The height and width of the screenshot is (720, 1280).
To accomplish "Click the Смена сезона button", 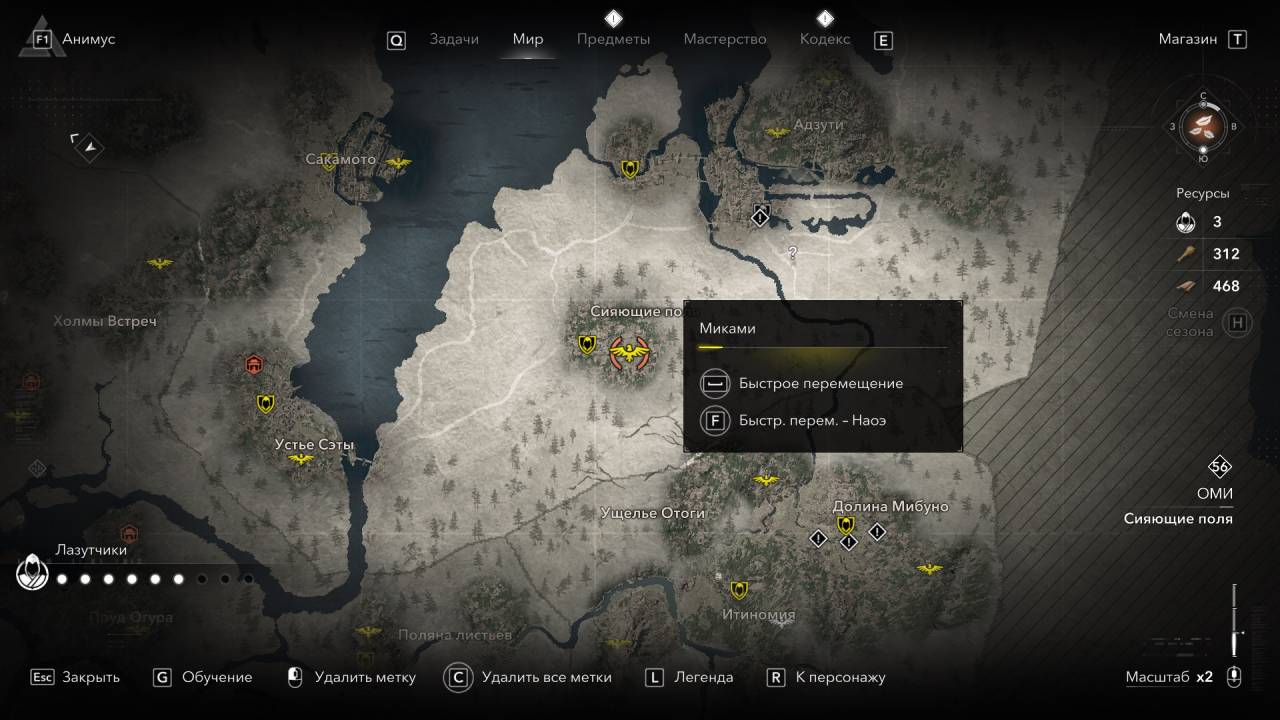I will (1237, 322).
